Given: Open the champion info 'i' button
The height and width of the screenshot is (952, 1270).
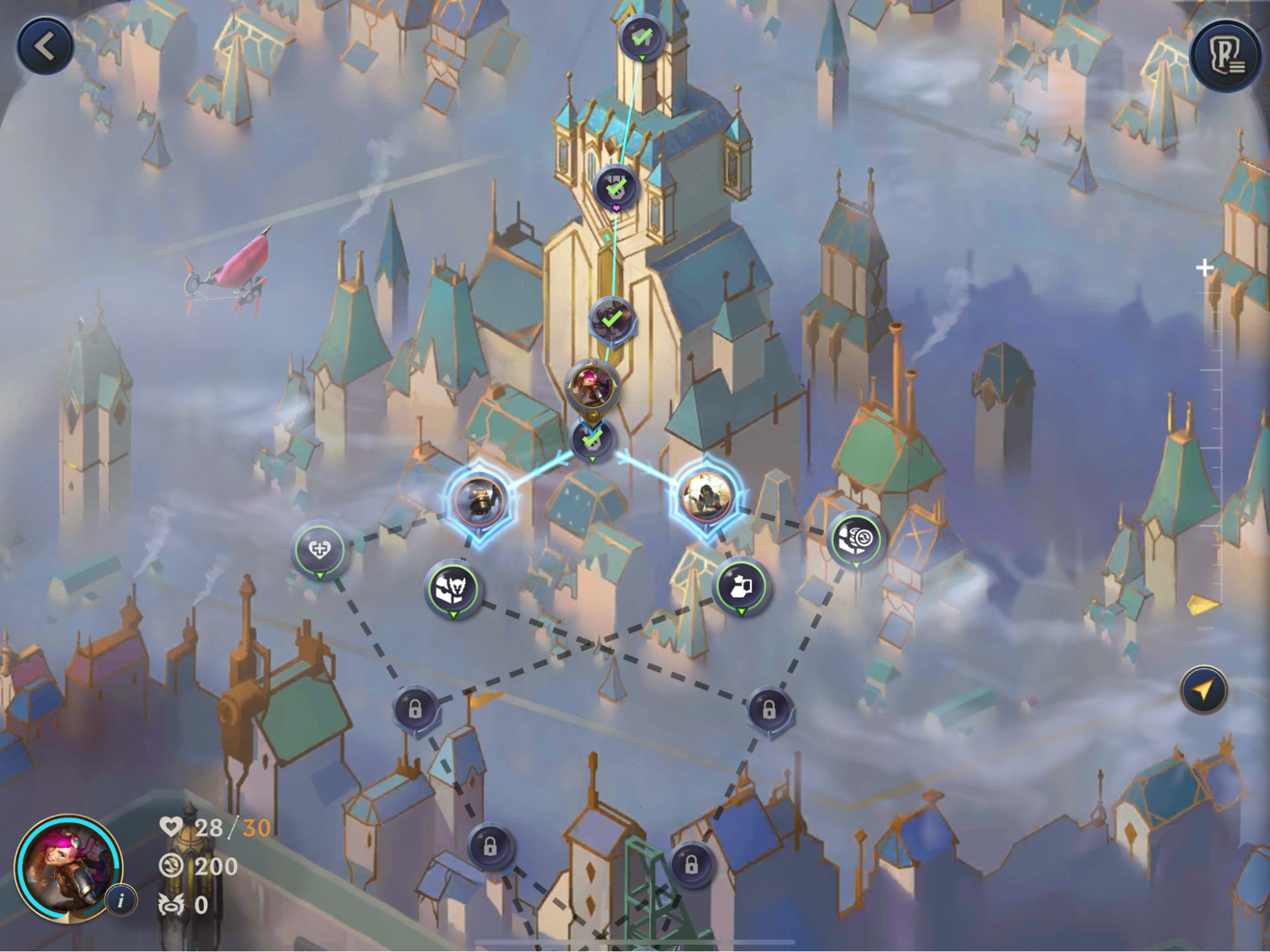Looking at the screenshot, I should tap(121, 900).
